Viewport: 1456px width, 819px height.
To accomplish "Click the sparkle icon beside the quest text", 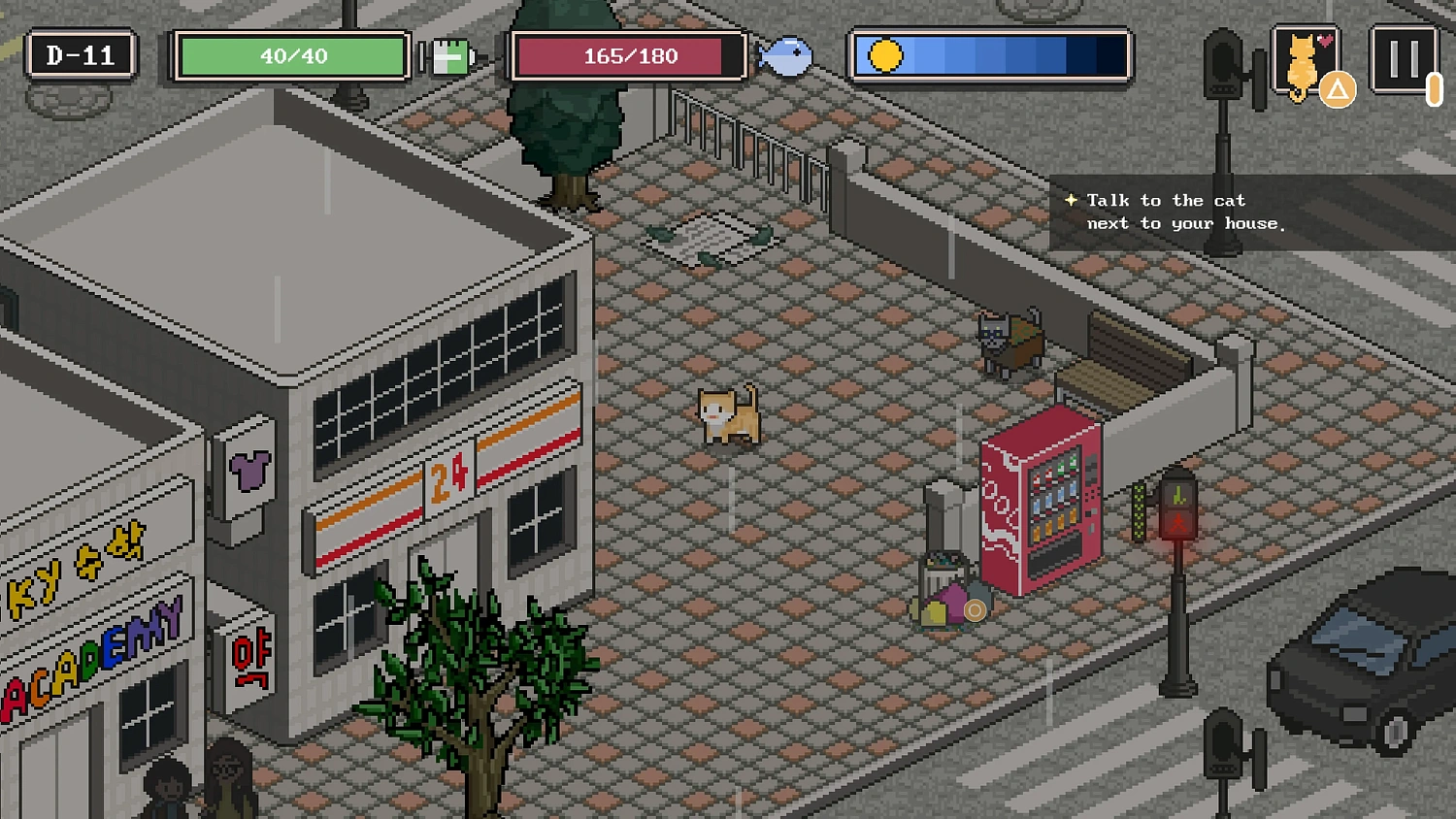I will 1071,200.
